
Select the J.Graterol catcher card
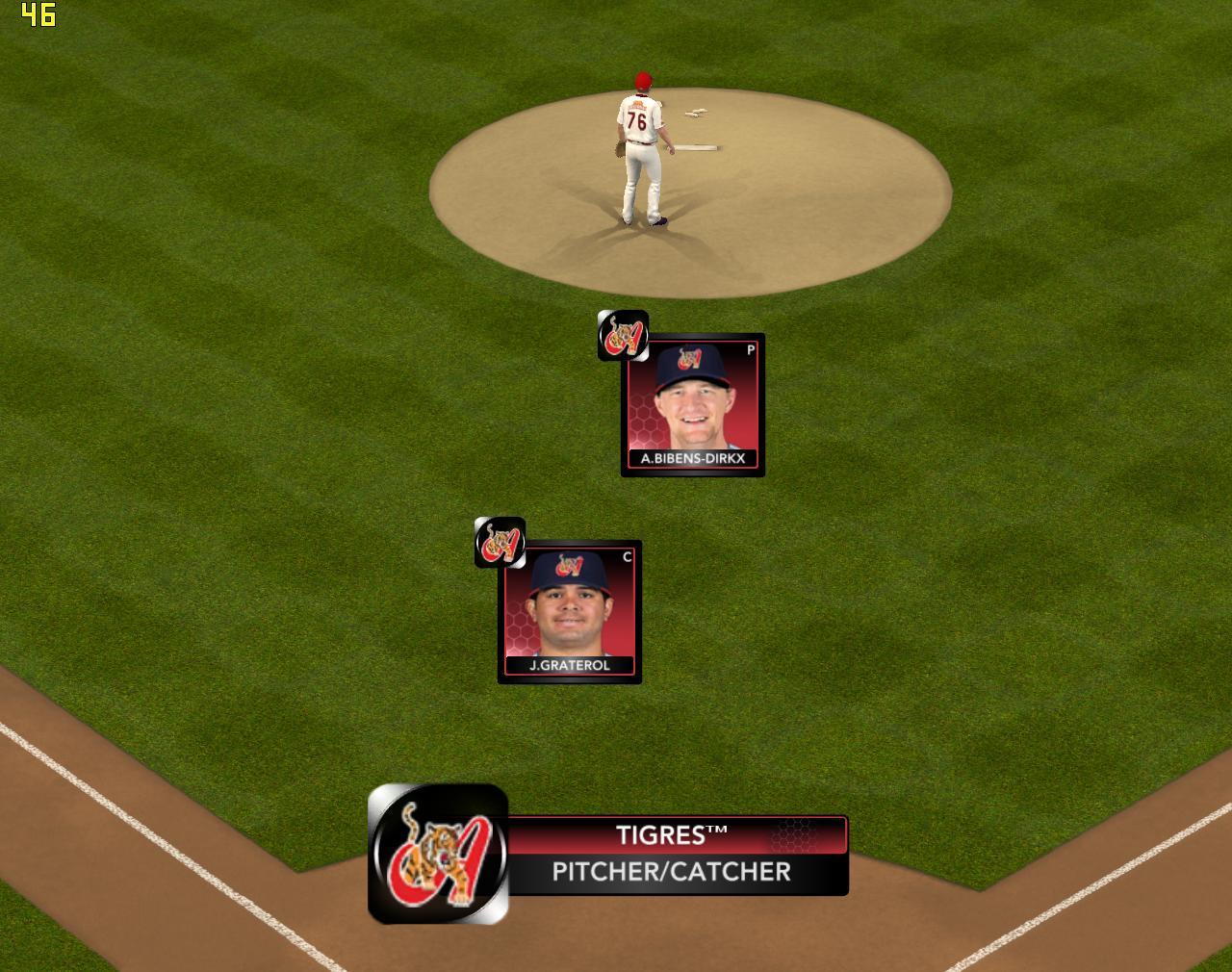pos(570,612)
